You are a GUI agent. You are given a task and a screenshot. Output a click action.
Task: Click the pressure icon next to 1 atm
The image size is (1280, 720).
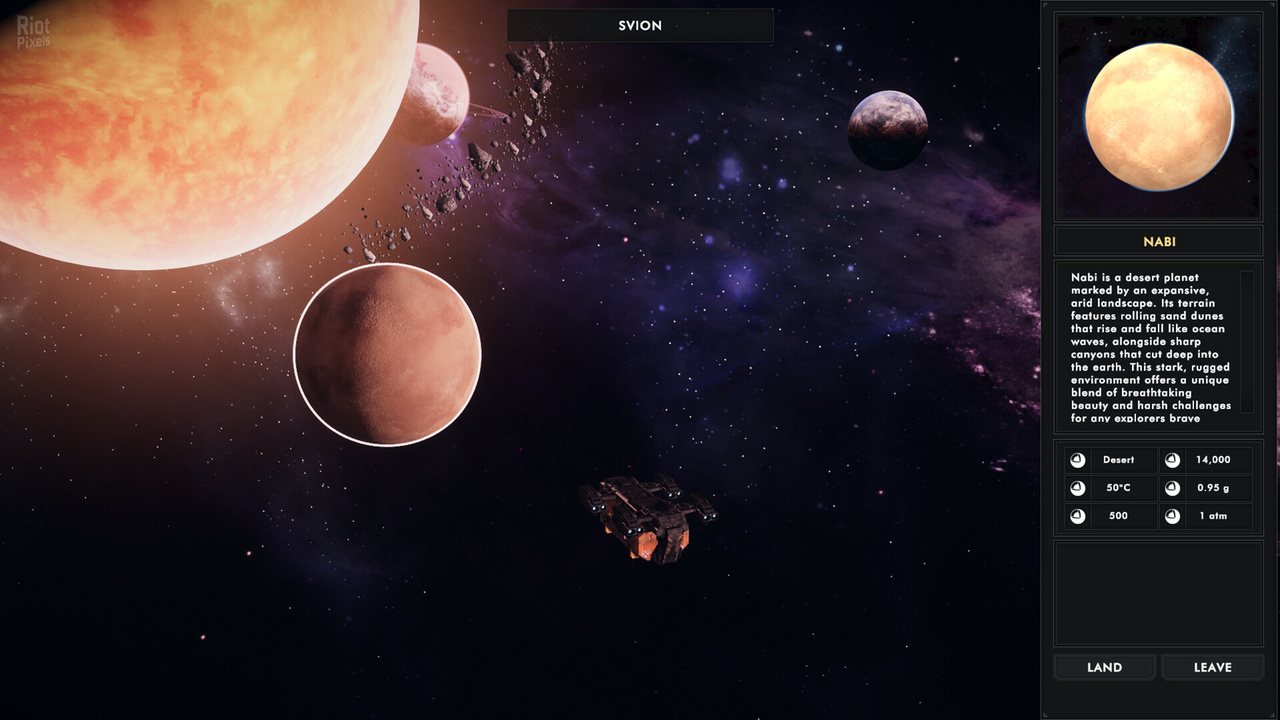coord(1172,516)
